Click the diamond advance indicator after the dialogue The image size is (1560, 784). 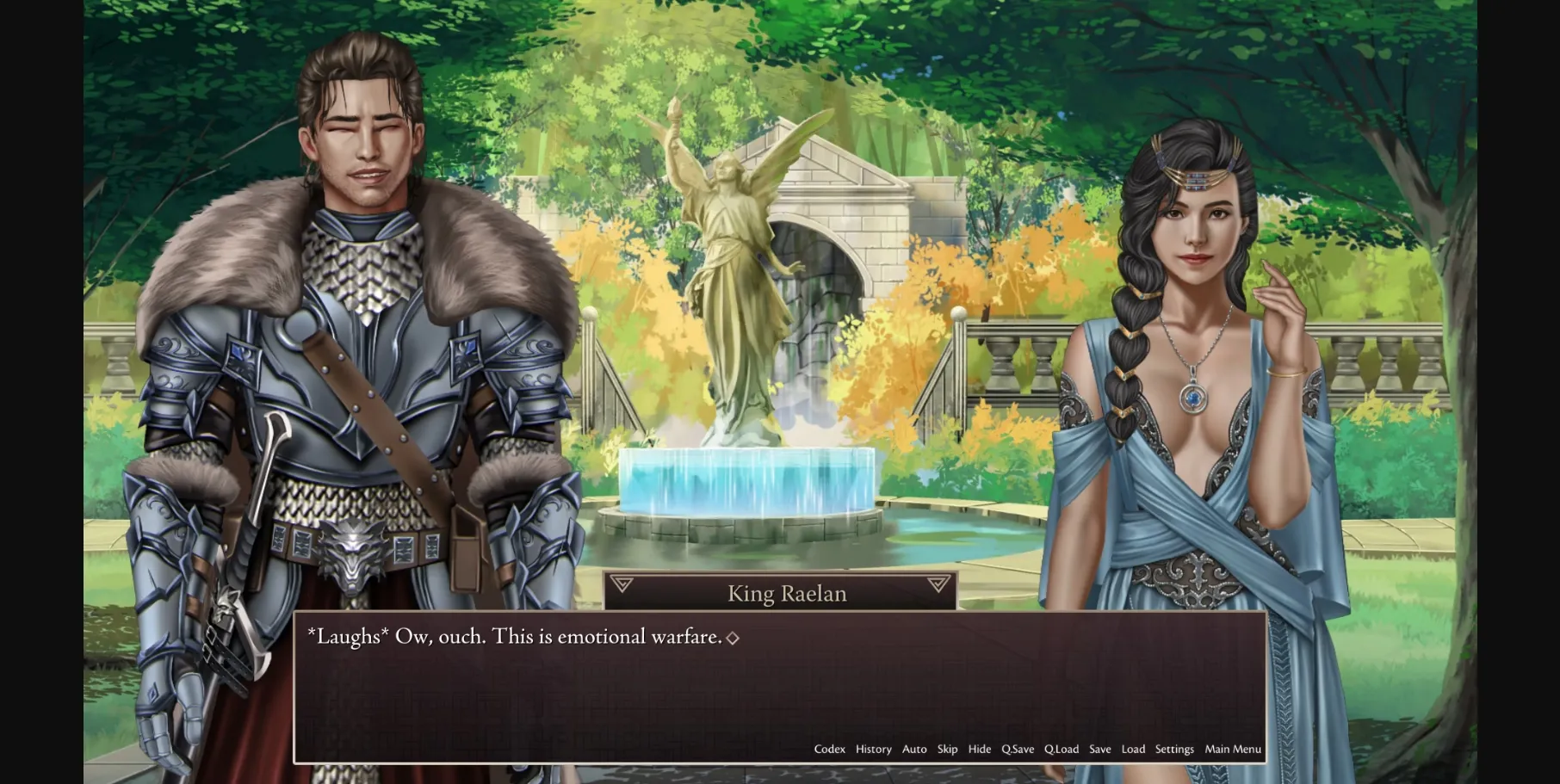(734, 638)
